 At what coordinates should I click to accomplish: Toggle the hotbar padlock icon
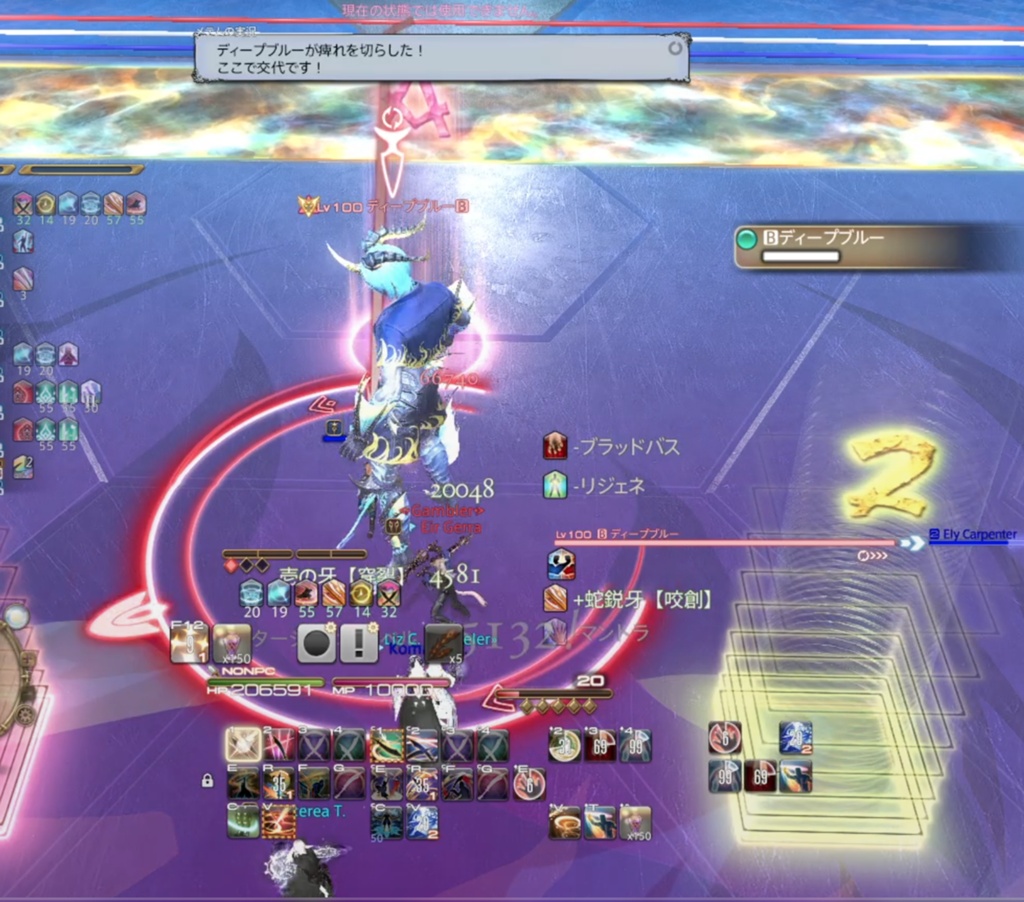click(x=207, y=780)
